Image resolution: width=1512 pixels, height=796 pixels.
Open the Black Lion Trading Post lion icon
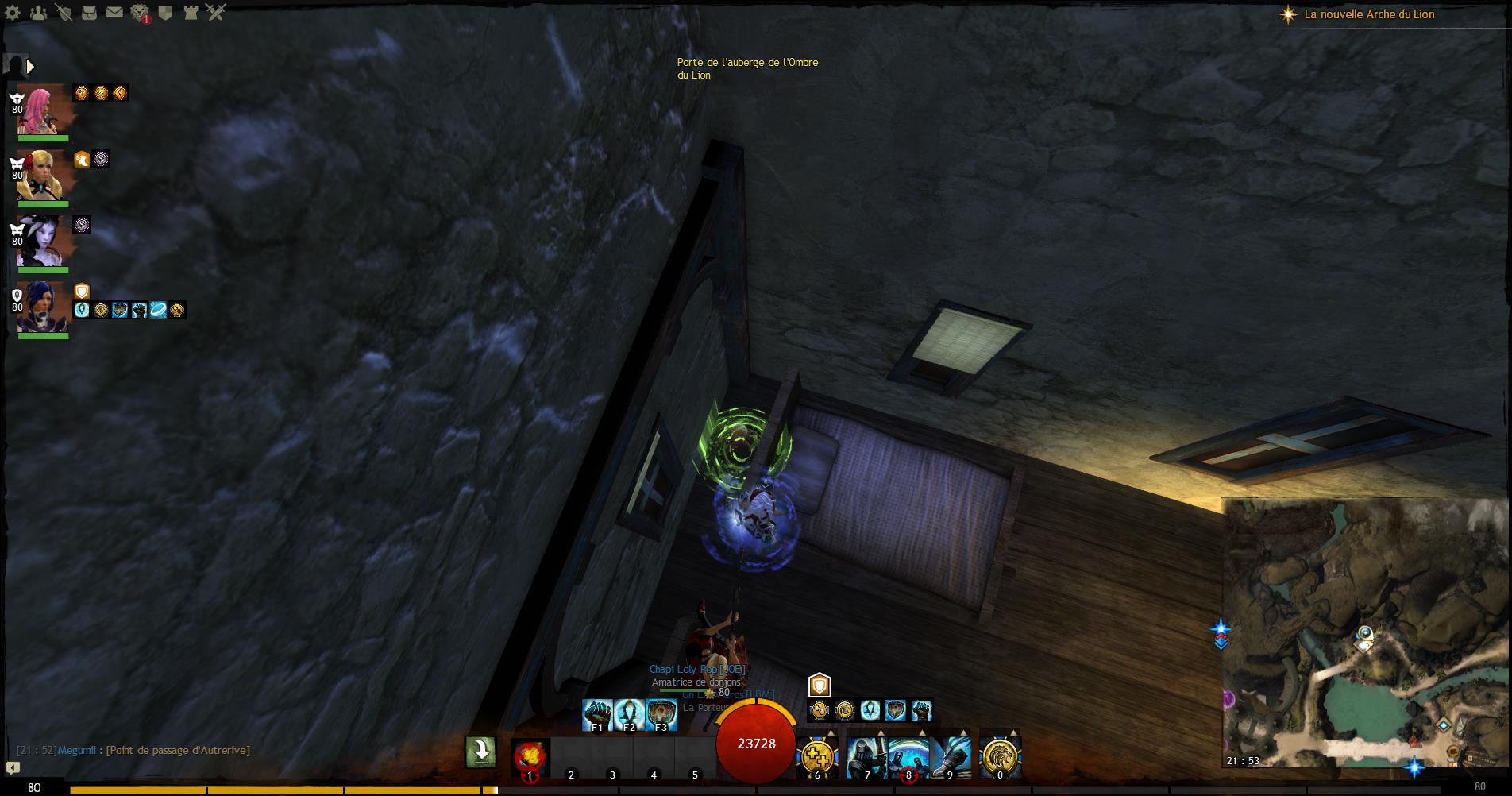pyautogui.click(x=140, y=13)
